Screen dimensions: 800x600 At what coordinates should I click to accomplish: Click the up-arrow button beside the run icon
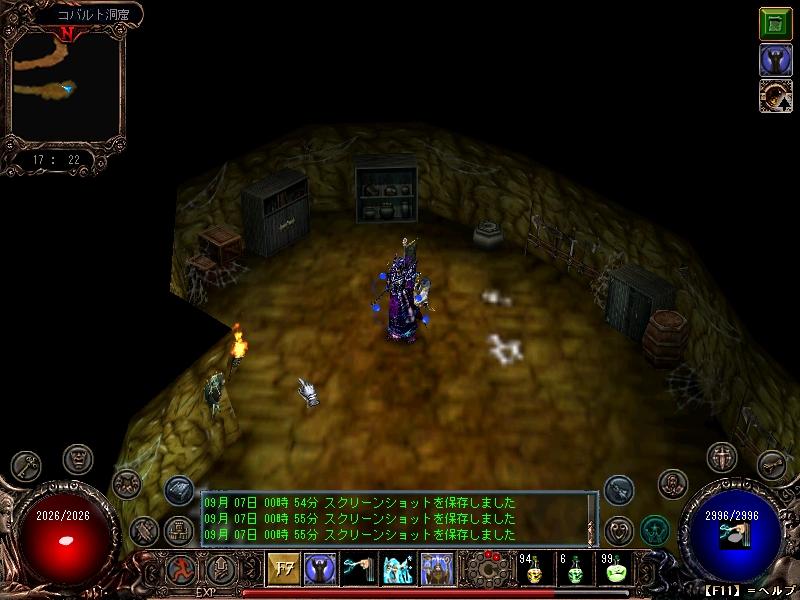tap(221, 570)
